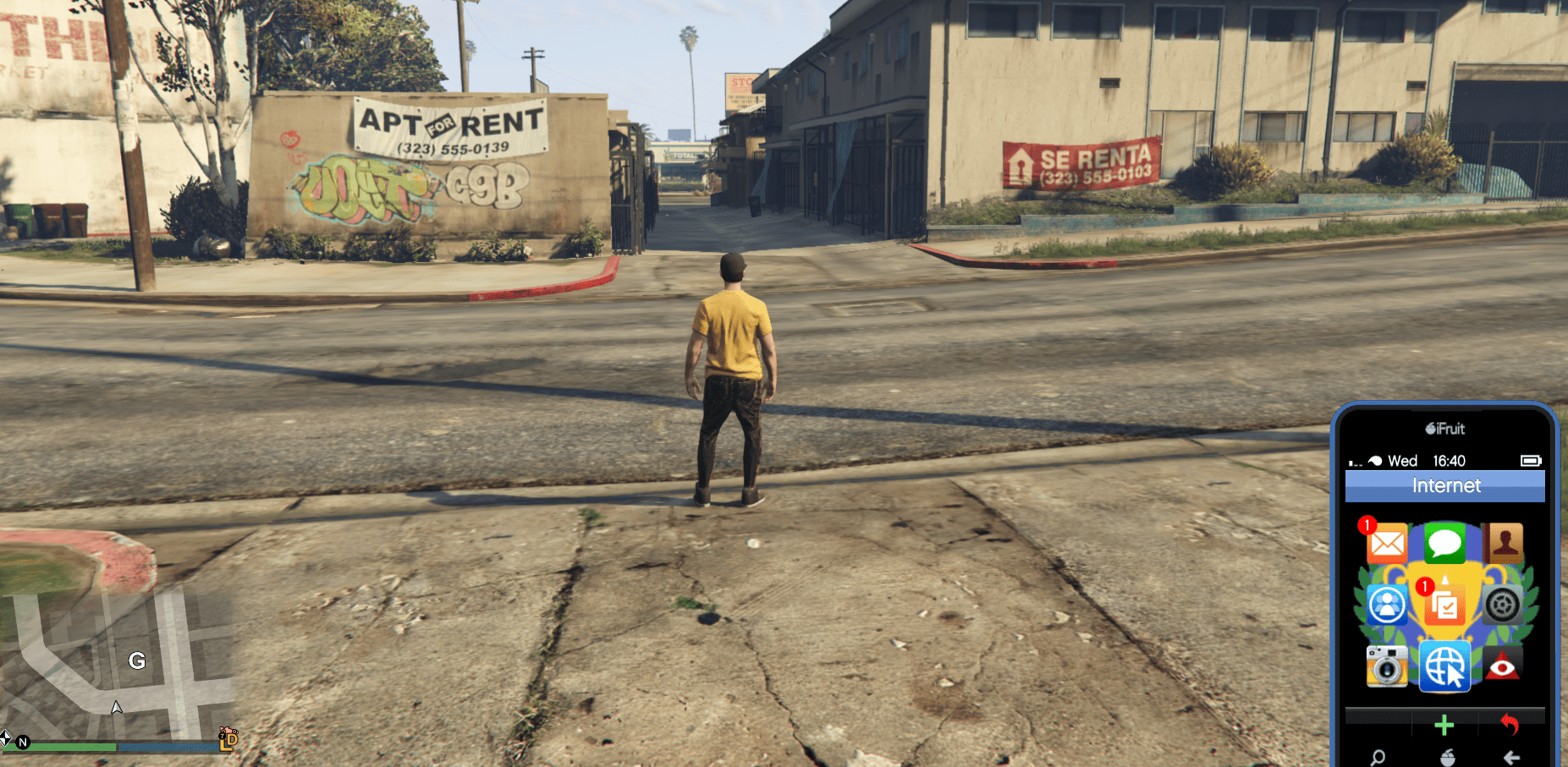
Task: Open the Quick Job app
Action: pyautogui.click(x=1388, y=605)
